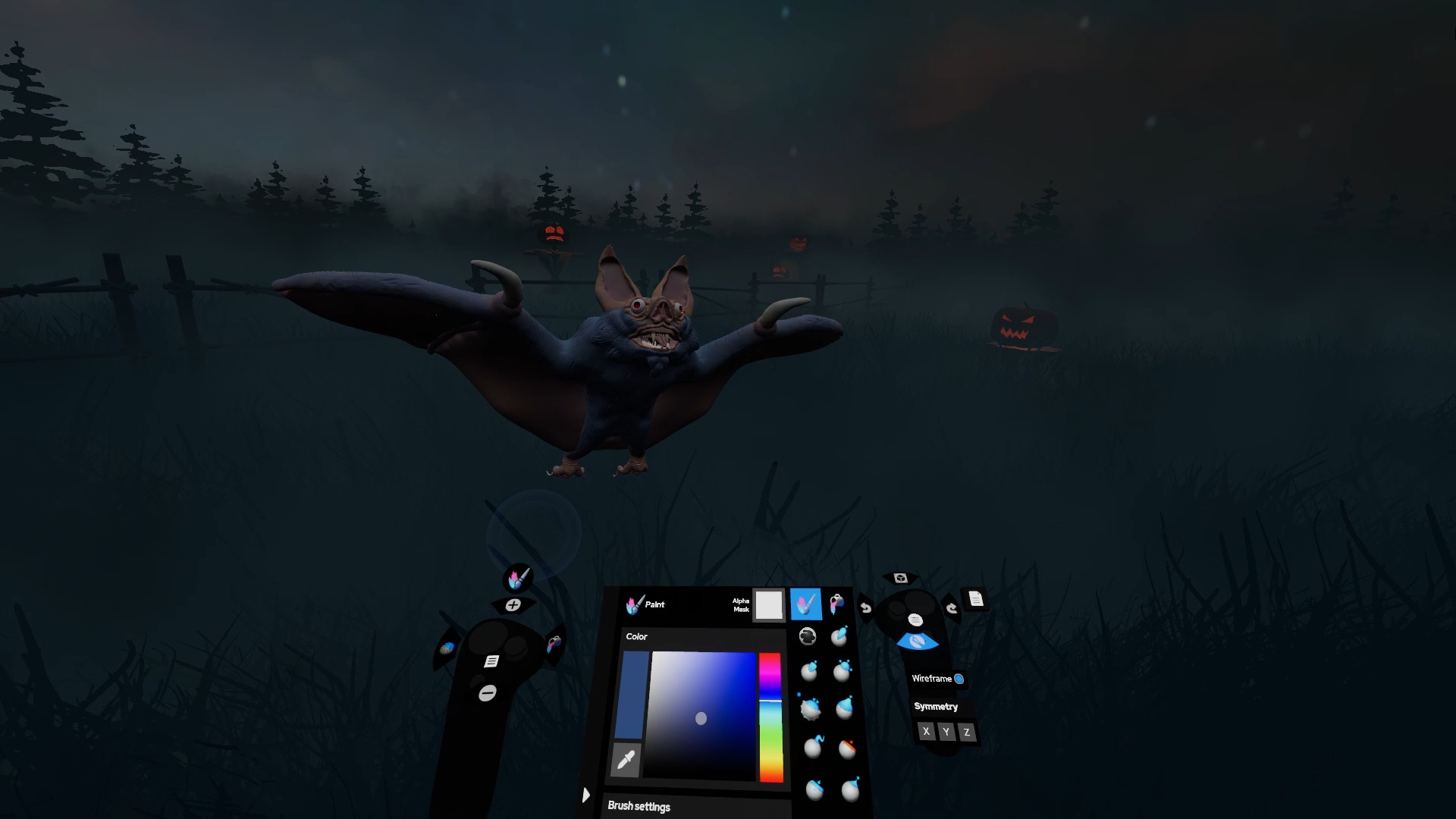Select the spiky brush stamp thumbnail
Viewport: 1456px width, 819px height.
[811, 710]
